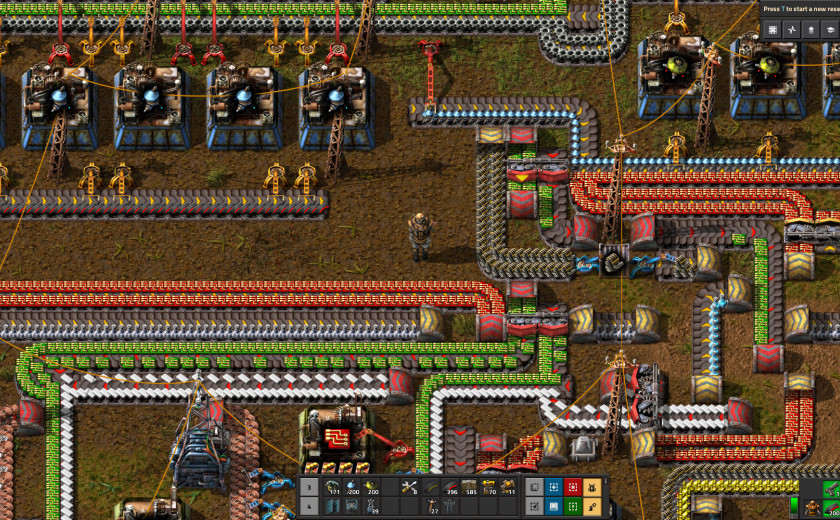
Task: Open the blue blueprint book shortcut
Action: click(554, 507)
